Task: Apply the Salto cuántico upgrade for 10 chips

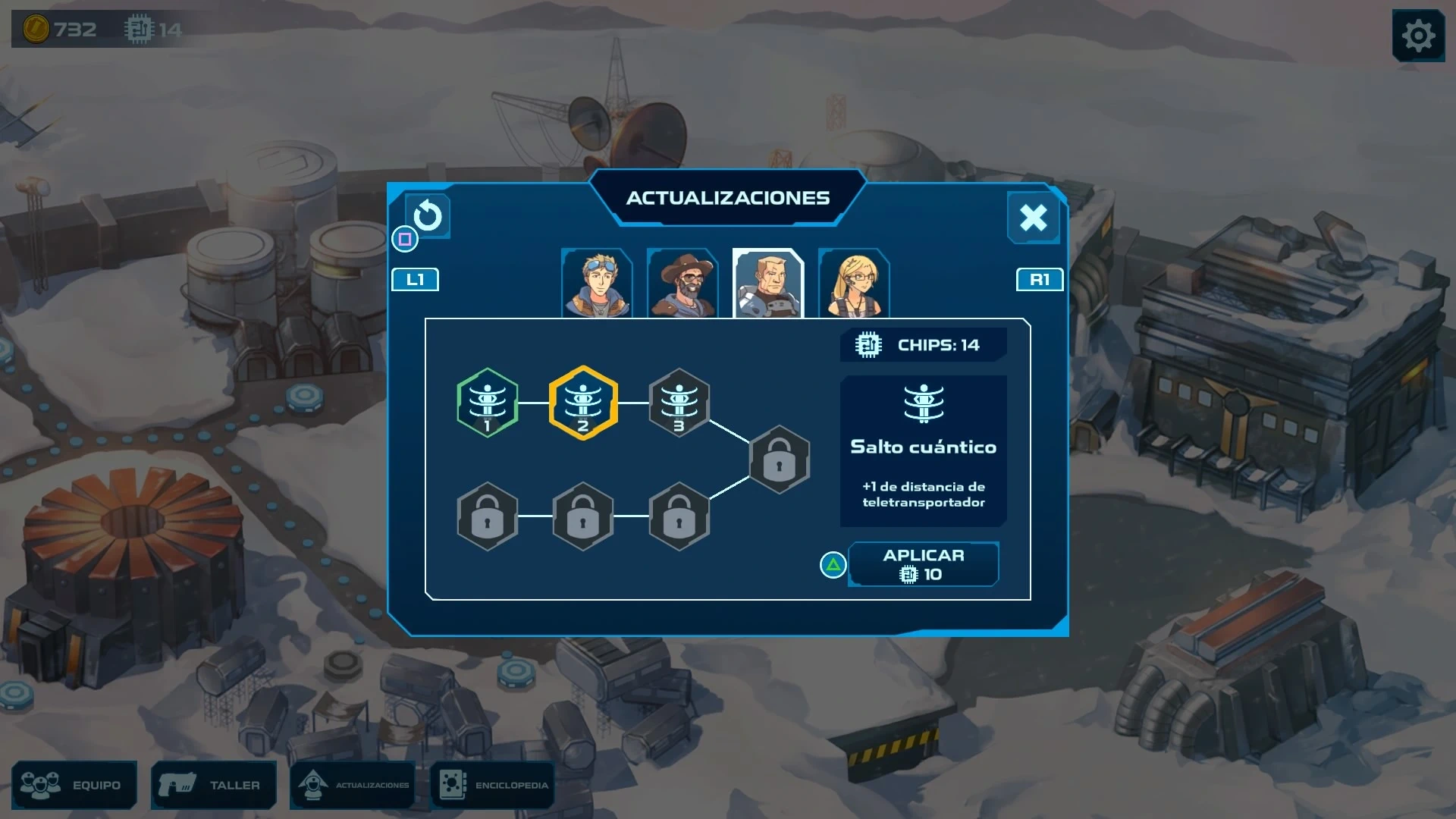Action: coord(923,564)
